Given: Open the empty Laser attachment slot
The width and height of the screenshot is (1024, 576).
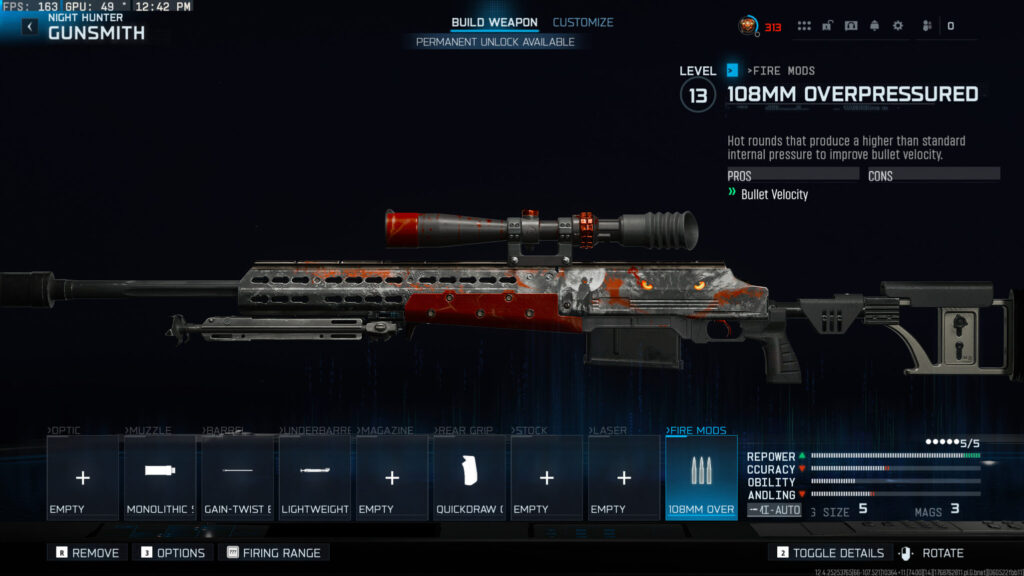Looking at the screenshot, I should 624,478.
